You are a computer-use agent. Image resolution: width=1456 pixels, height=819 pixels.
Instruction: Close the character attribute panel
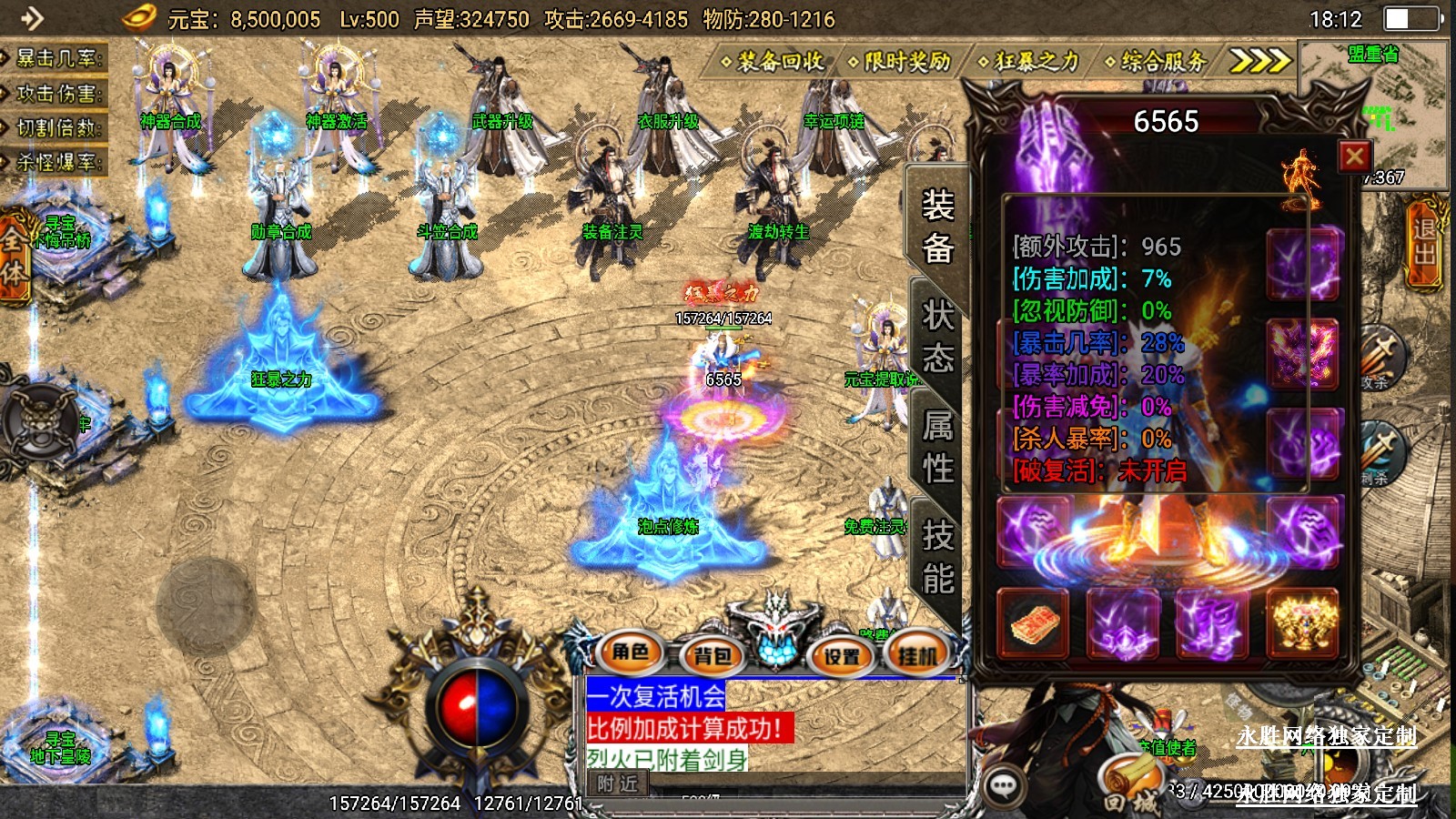tap(1354, 157)
